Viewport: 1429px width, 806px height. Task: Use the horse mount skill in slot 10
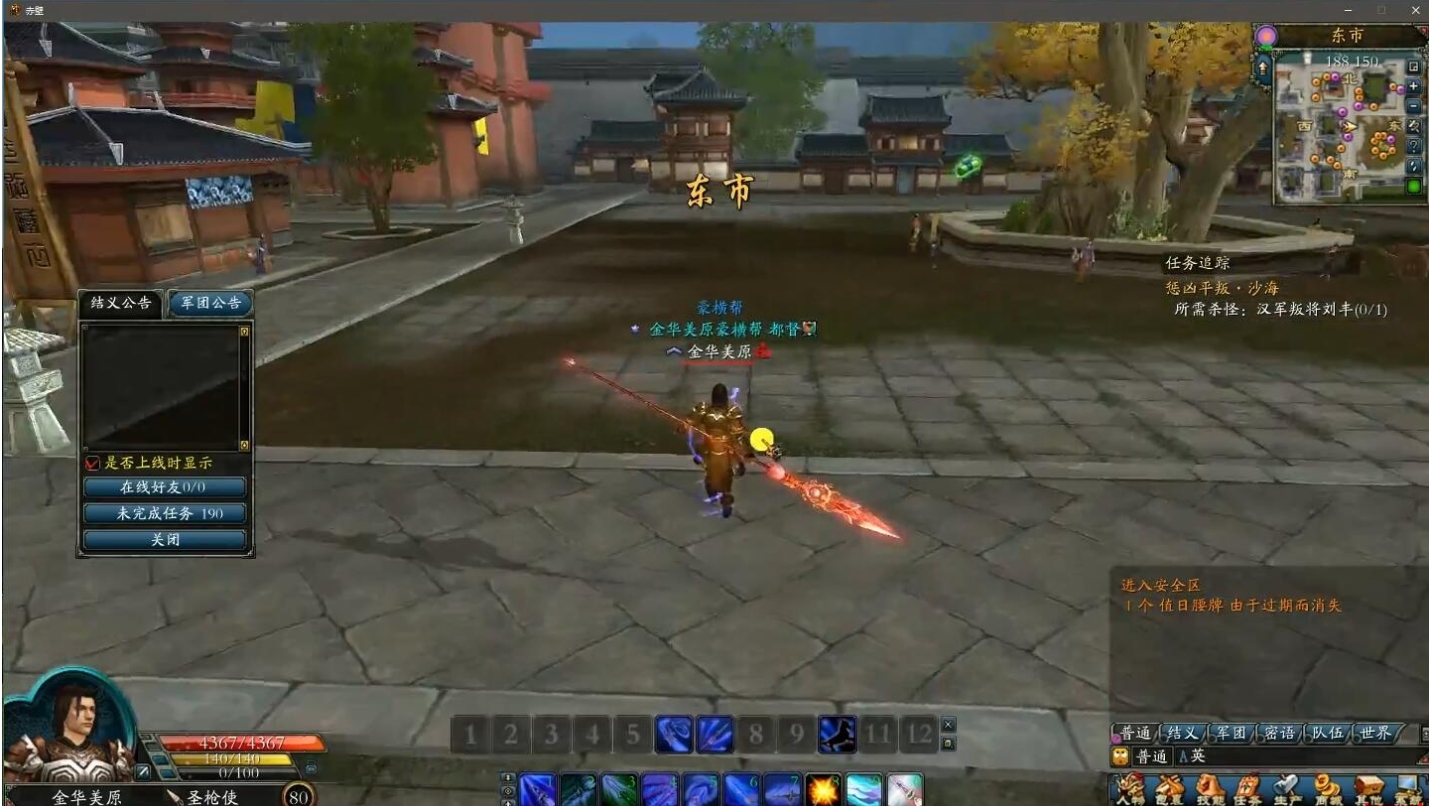point(837,736)
